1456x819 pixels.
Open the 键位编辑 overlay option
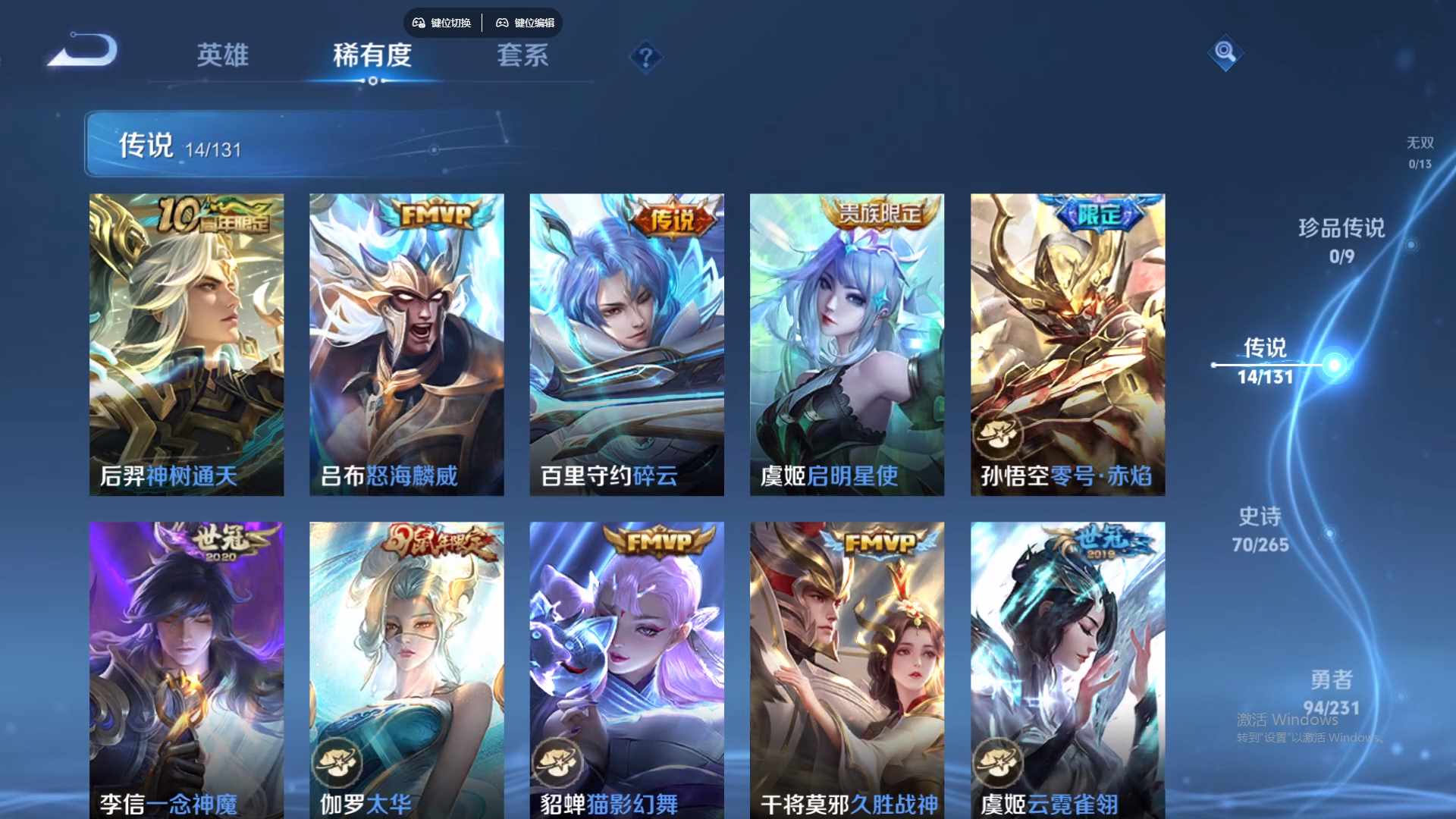[526, 23]
